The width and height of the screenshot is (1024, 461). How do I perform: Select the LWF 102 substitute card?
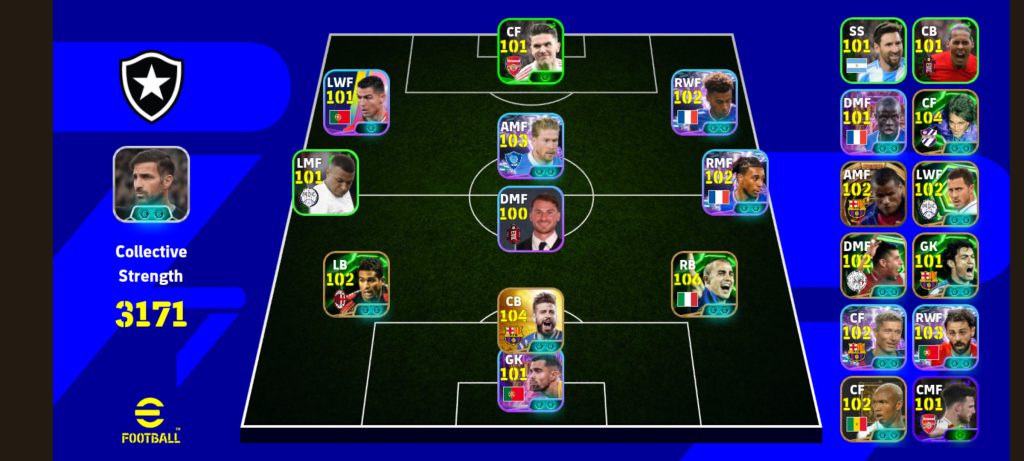945,194
